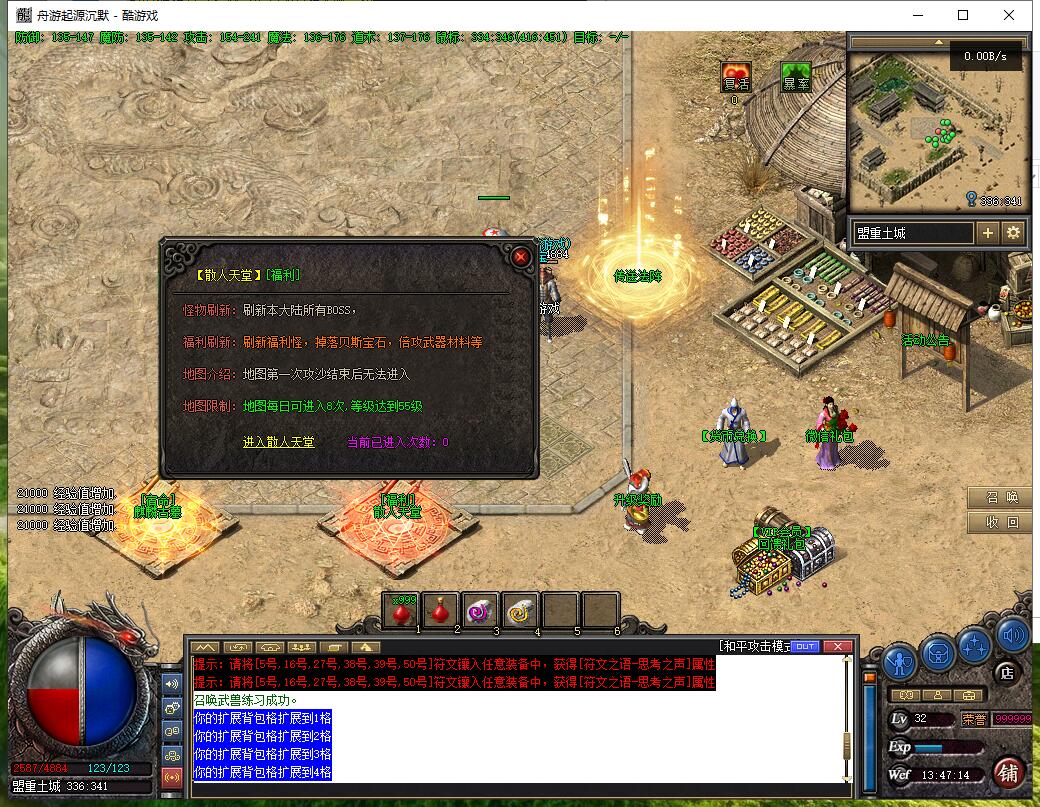The width and height of the screenshot is (1040, 807).
Task: Use the yellow swirl scroll hotbar slot
Action: click(x=520, y=610)
